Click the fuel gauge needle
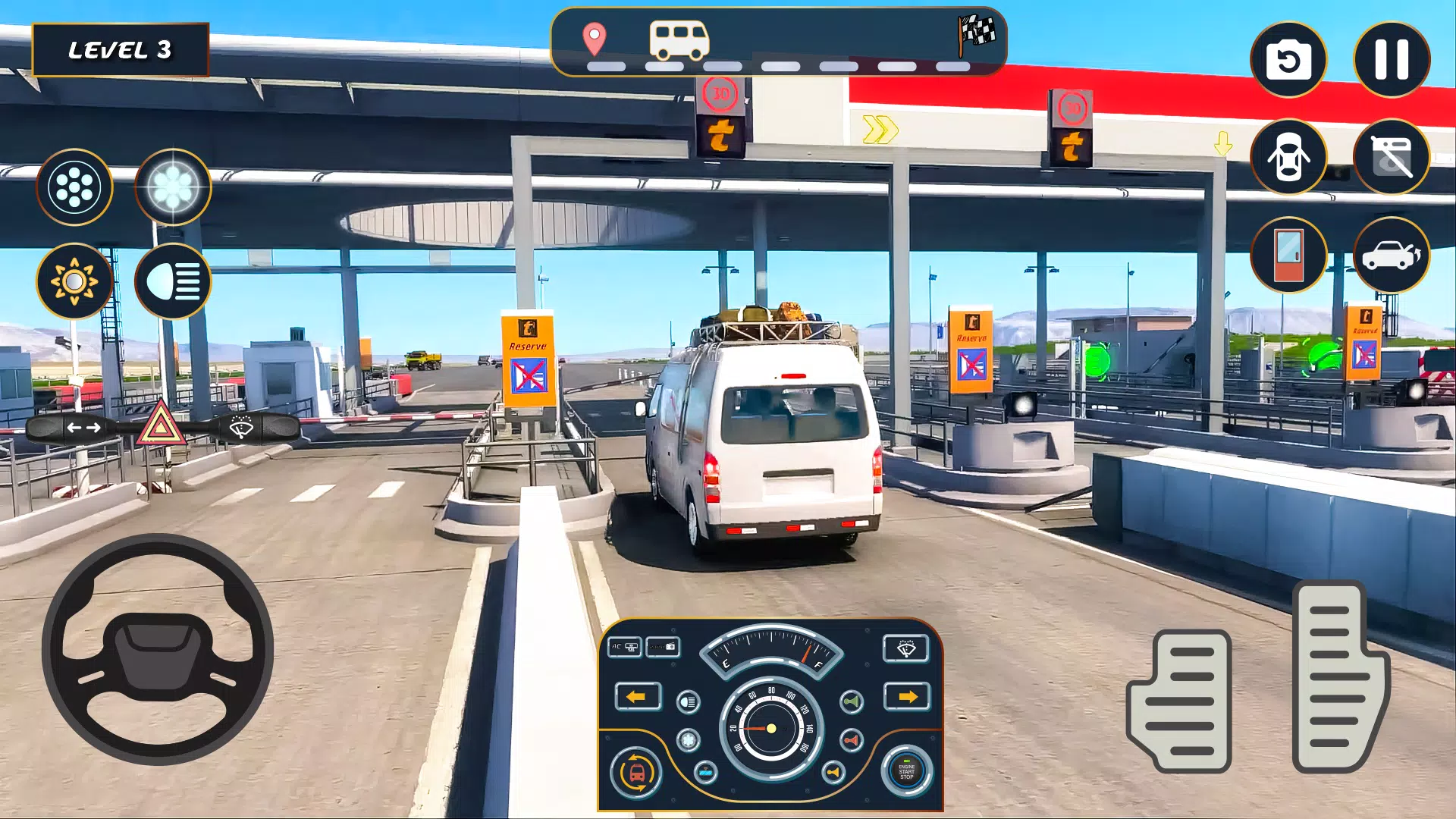 808,652
